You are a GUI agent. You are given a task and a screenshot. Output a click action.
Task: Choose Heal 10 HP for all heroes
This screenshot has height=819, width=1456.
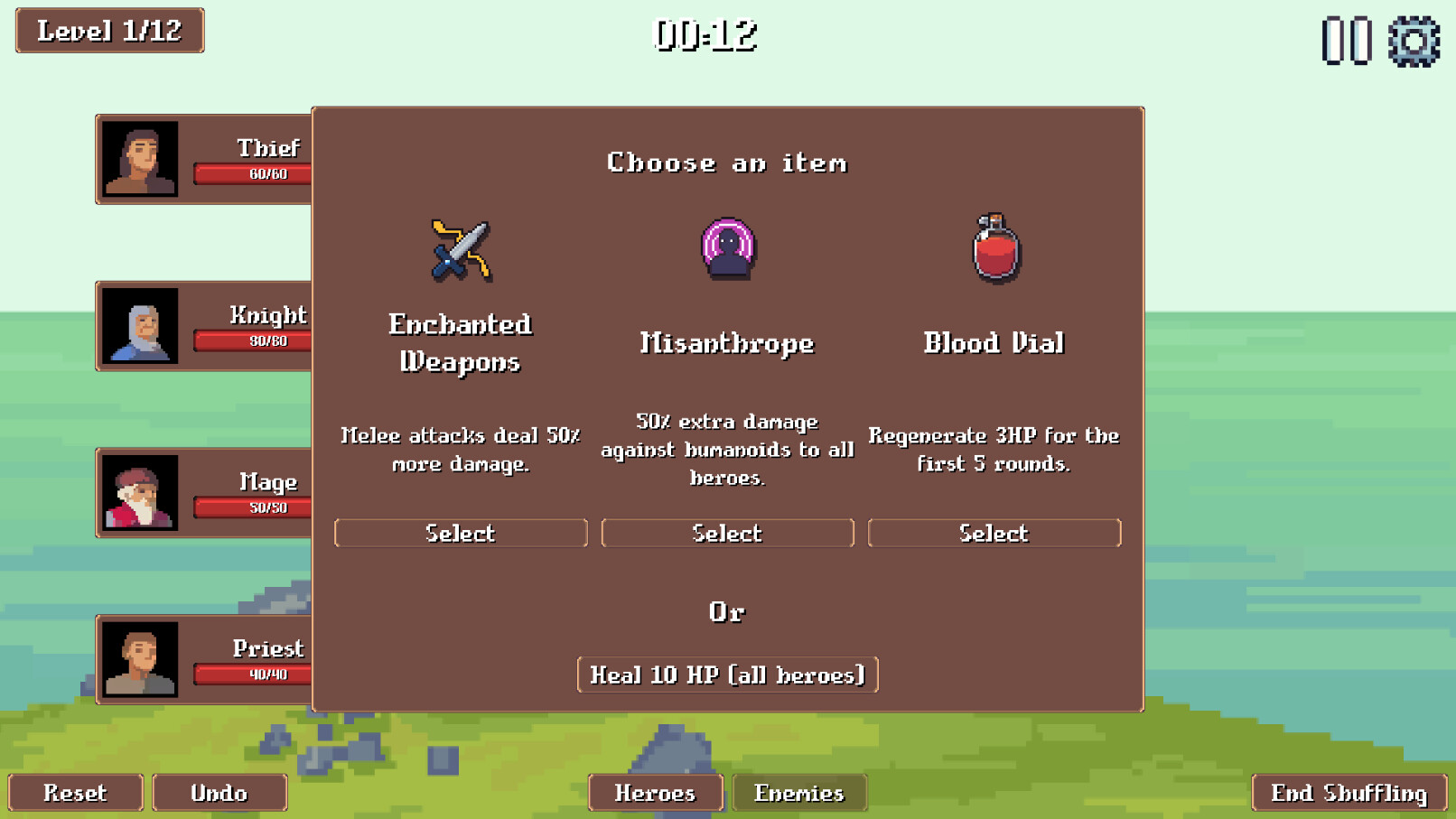click(727, 675)
